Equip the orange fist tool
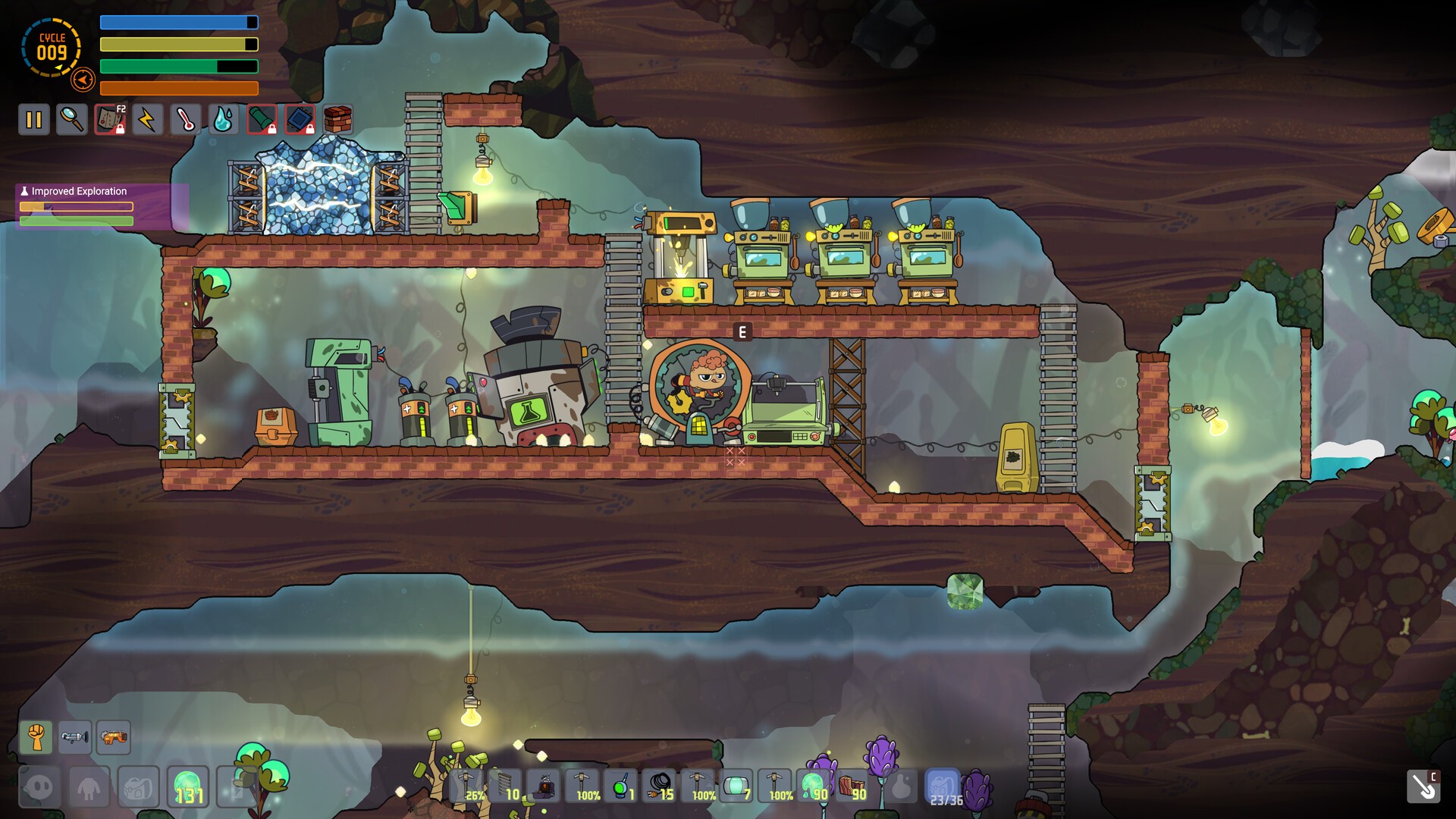The image size is (1456, 819). click(36, 737)
